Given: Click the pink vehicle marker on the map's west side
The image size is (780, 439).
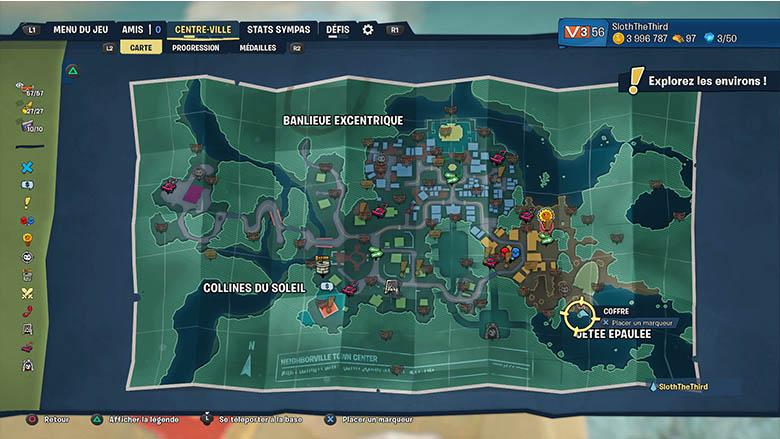Looking at the screenshot, I should (169, 185).
